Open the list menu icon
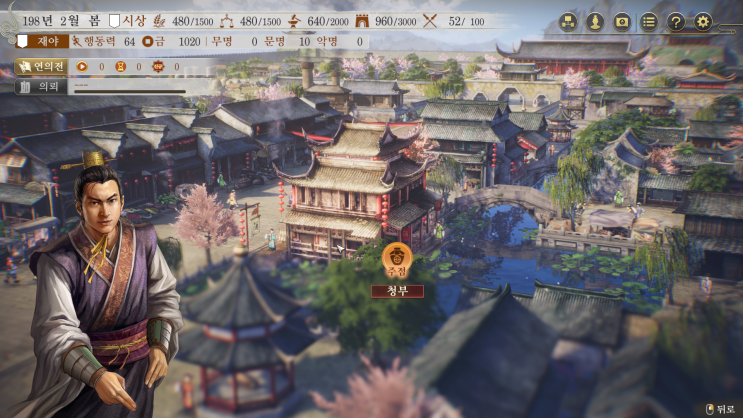This screenshot has height=418, width=743. [x=649, y=21]
